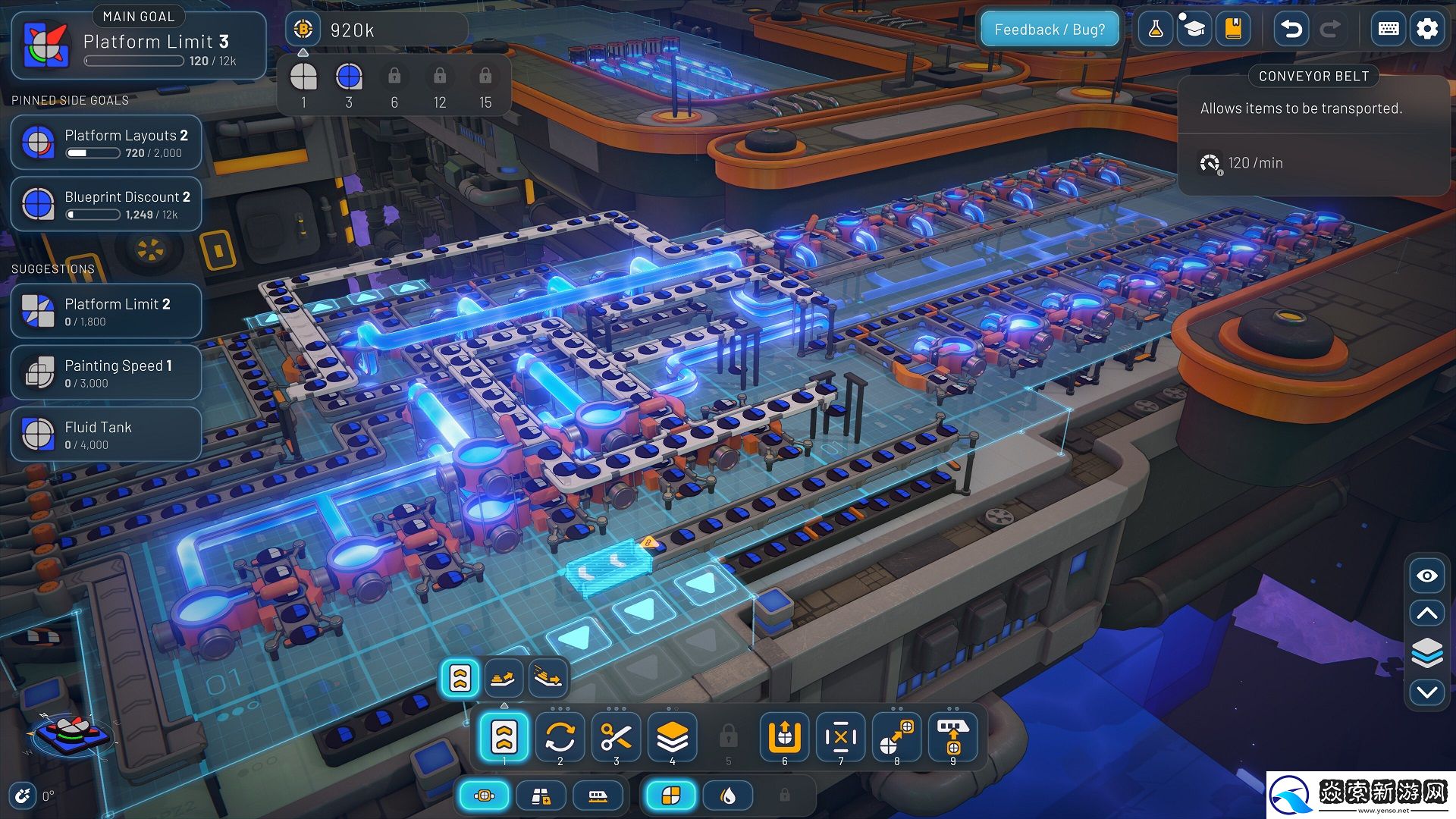Select the stacker layers tool

(x=672, y=736)
